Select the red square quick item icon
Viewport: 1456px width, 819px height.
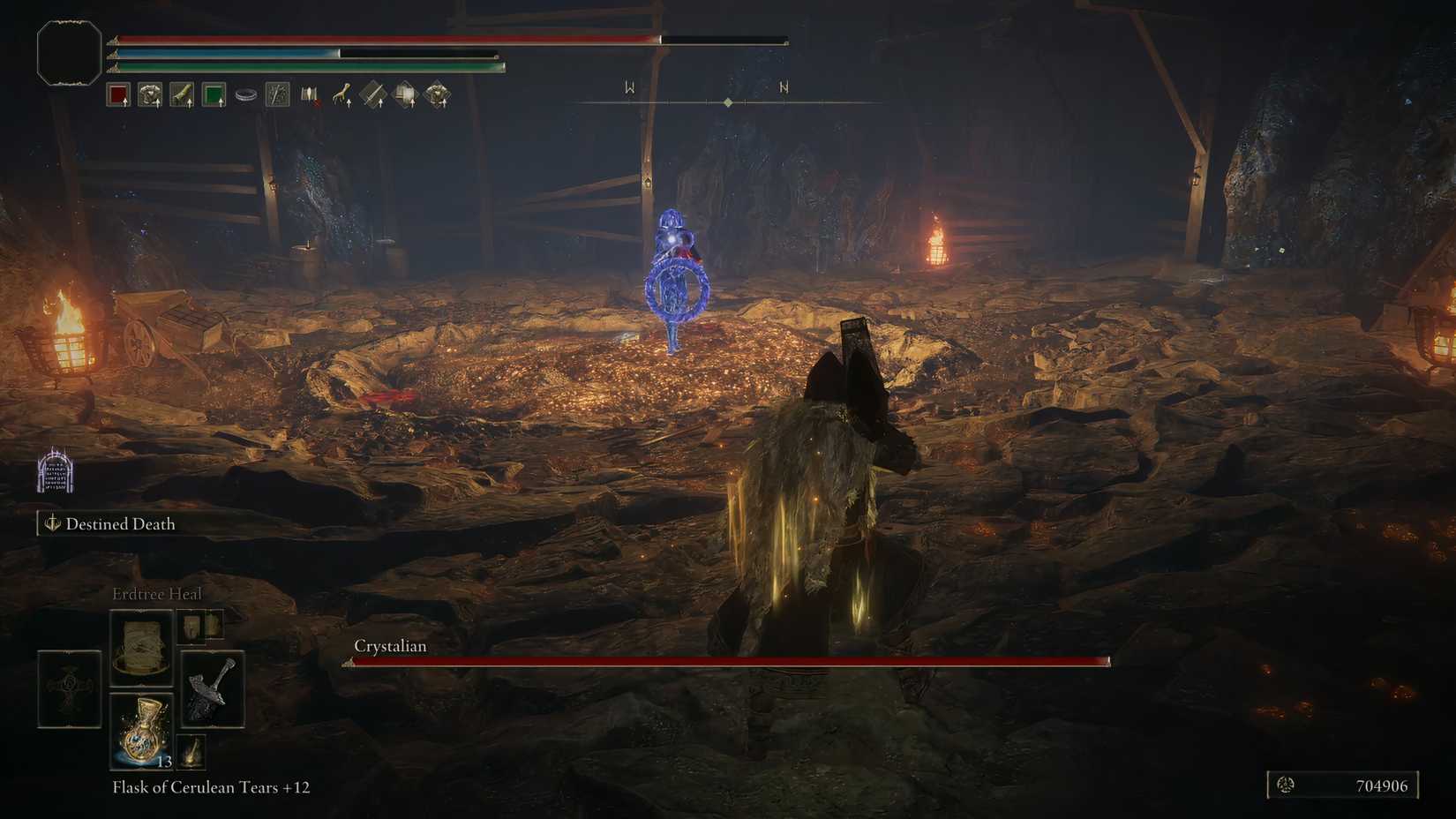click(119, 94)
